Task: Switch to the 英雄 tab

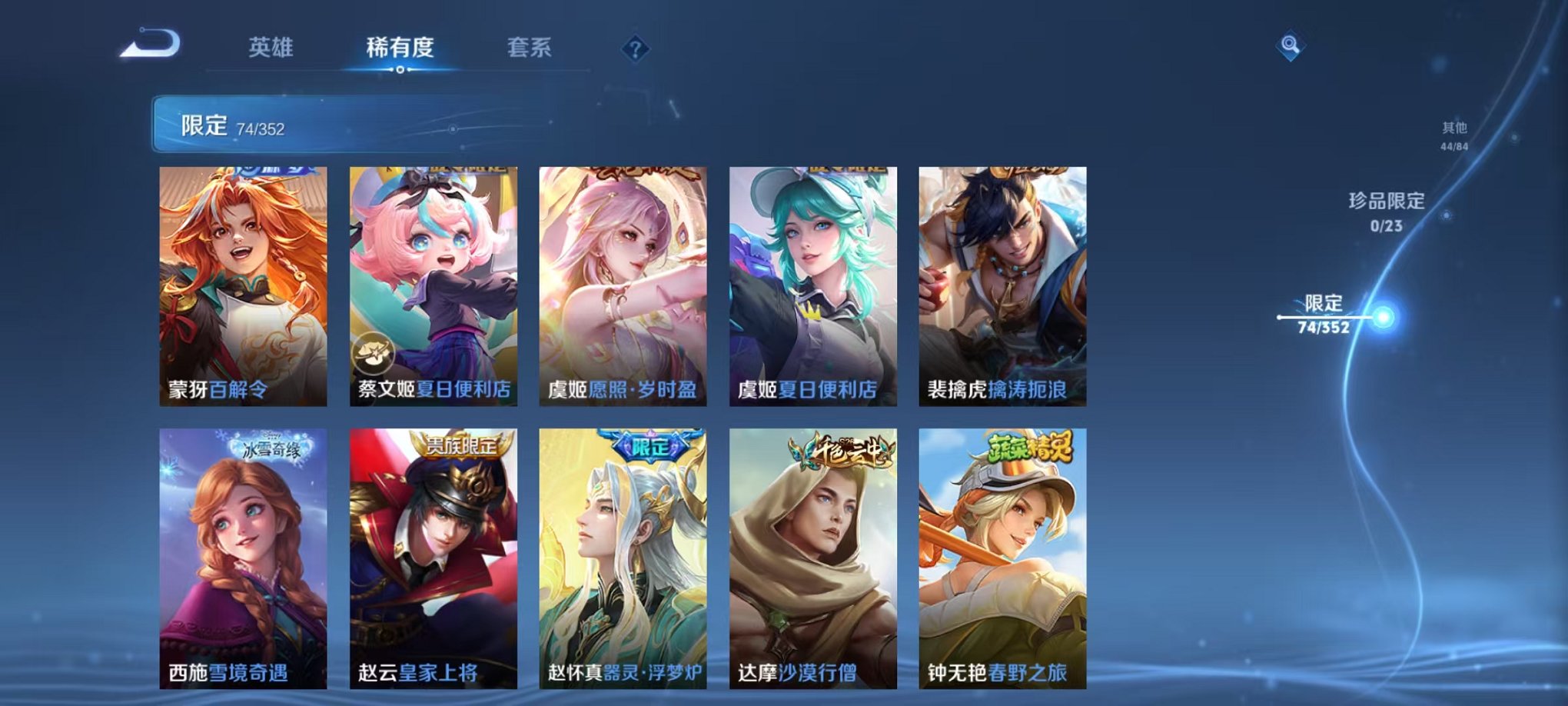Action: click(271, 48)
